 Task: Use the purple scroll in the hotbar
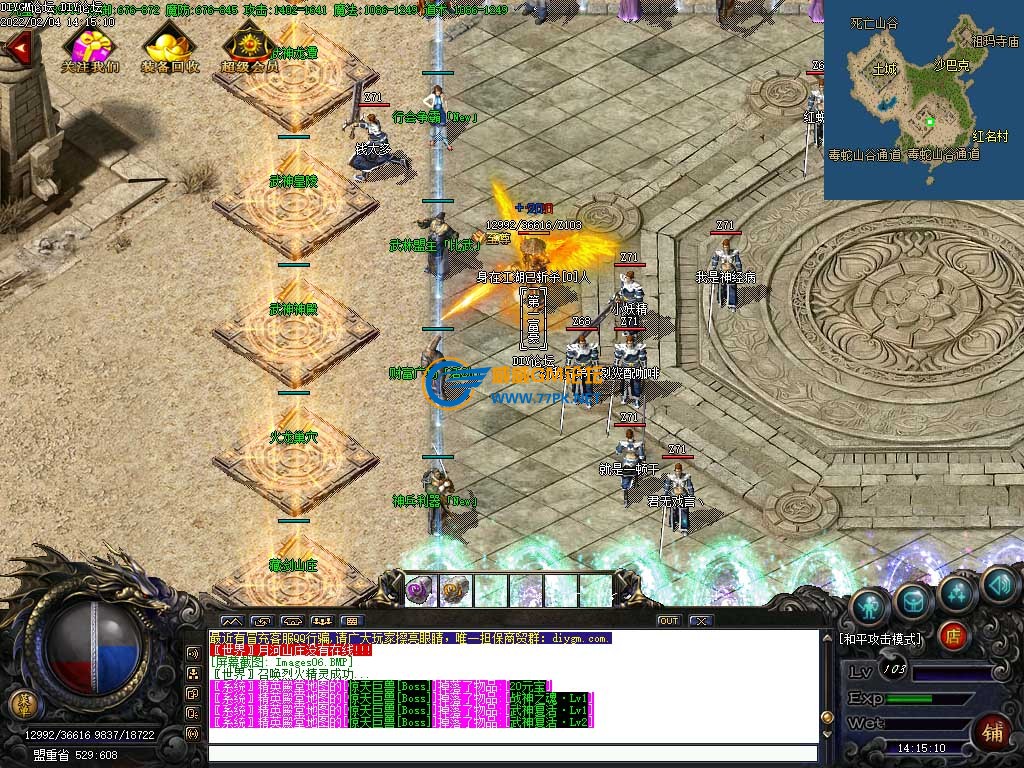[x=420, y=591]
